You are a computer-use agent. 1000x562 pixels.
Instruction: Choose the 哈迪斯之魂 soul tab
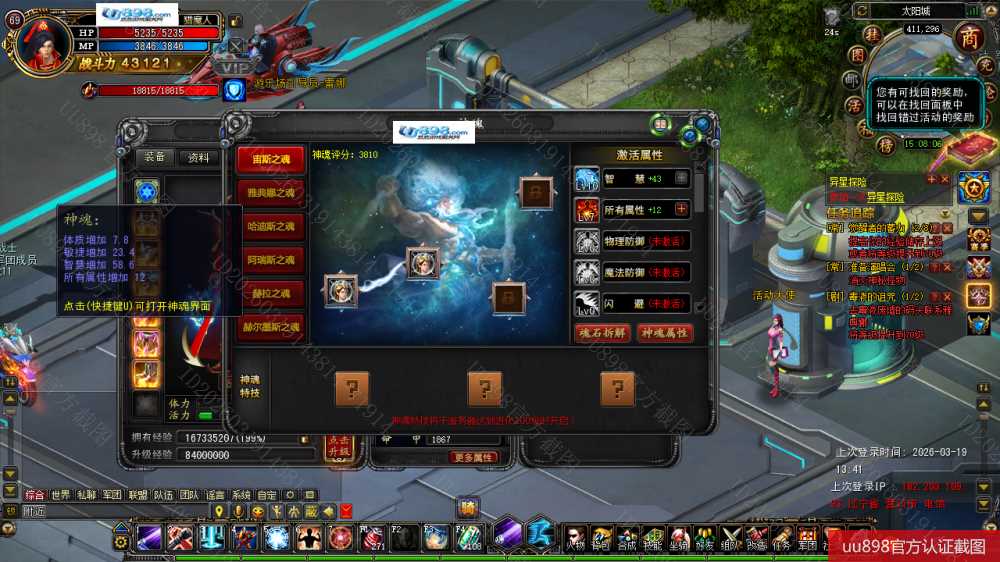[x=270, y=227]
